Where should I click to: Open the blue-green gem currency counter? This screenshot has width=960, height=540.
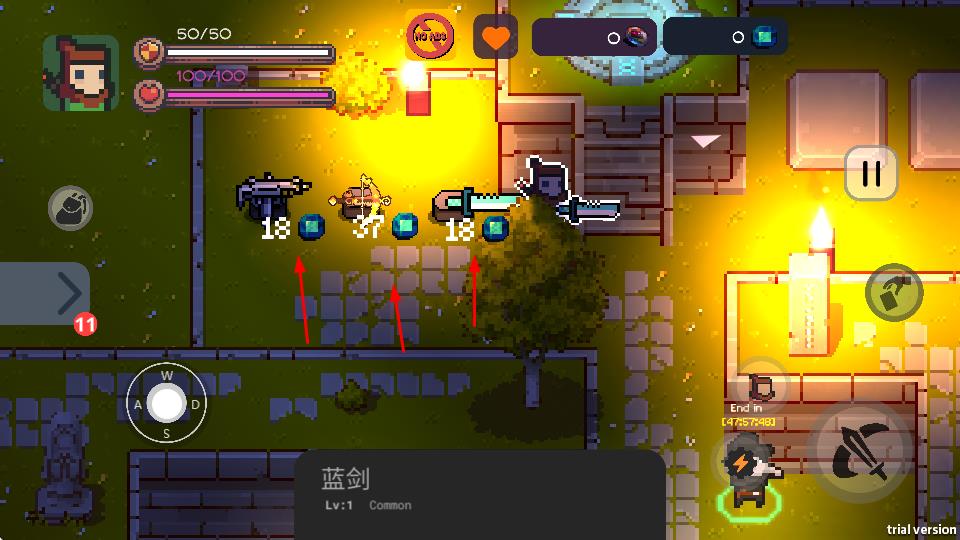(x=725, y=37)
